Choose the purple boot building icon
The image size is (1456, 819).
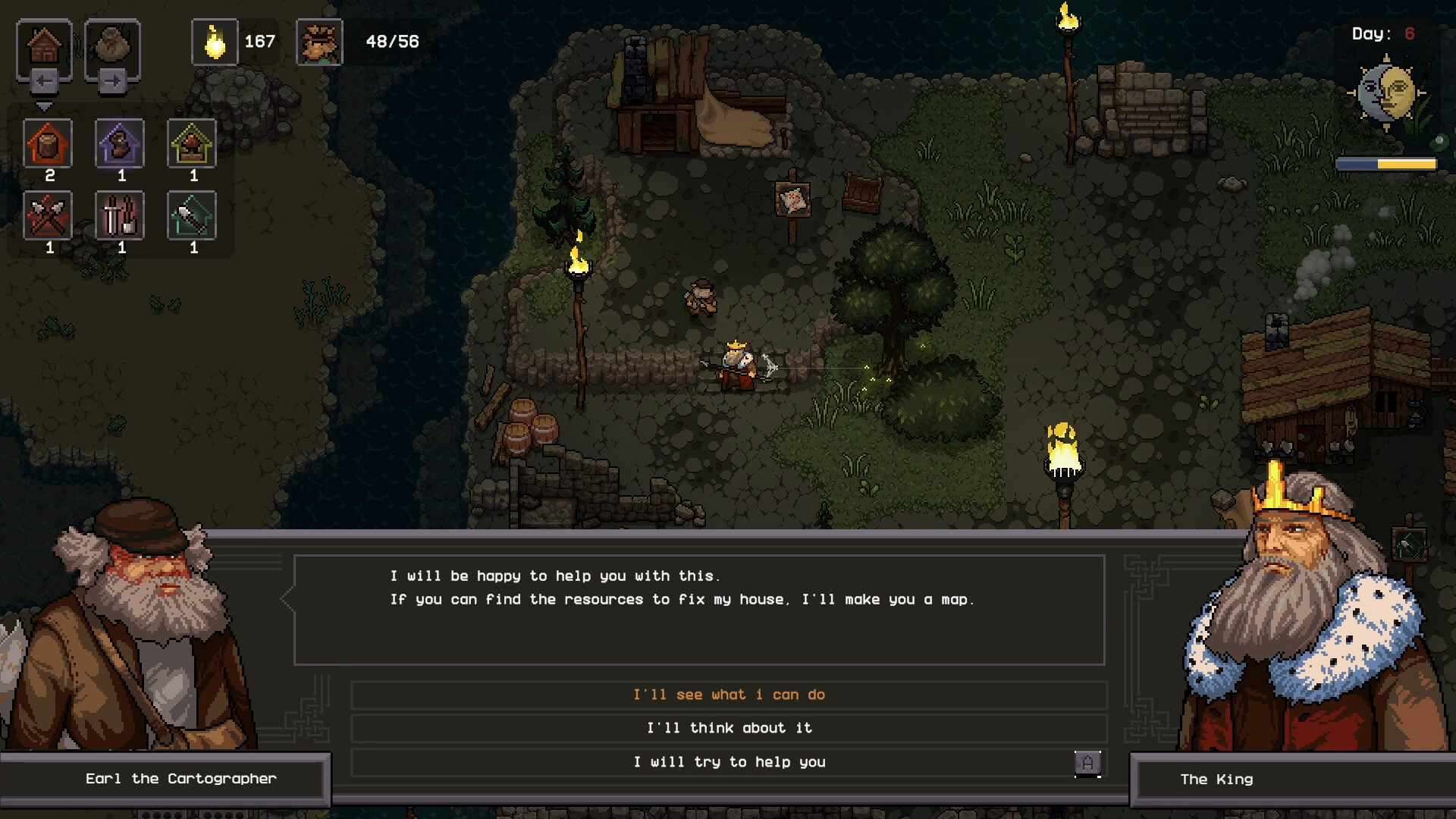pyautogui.click(x=120, y=143)
